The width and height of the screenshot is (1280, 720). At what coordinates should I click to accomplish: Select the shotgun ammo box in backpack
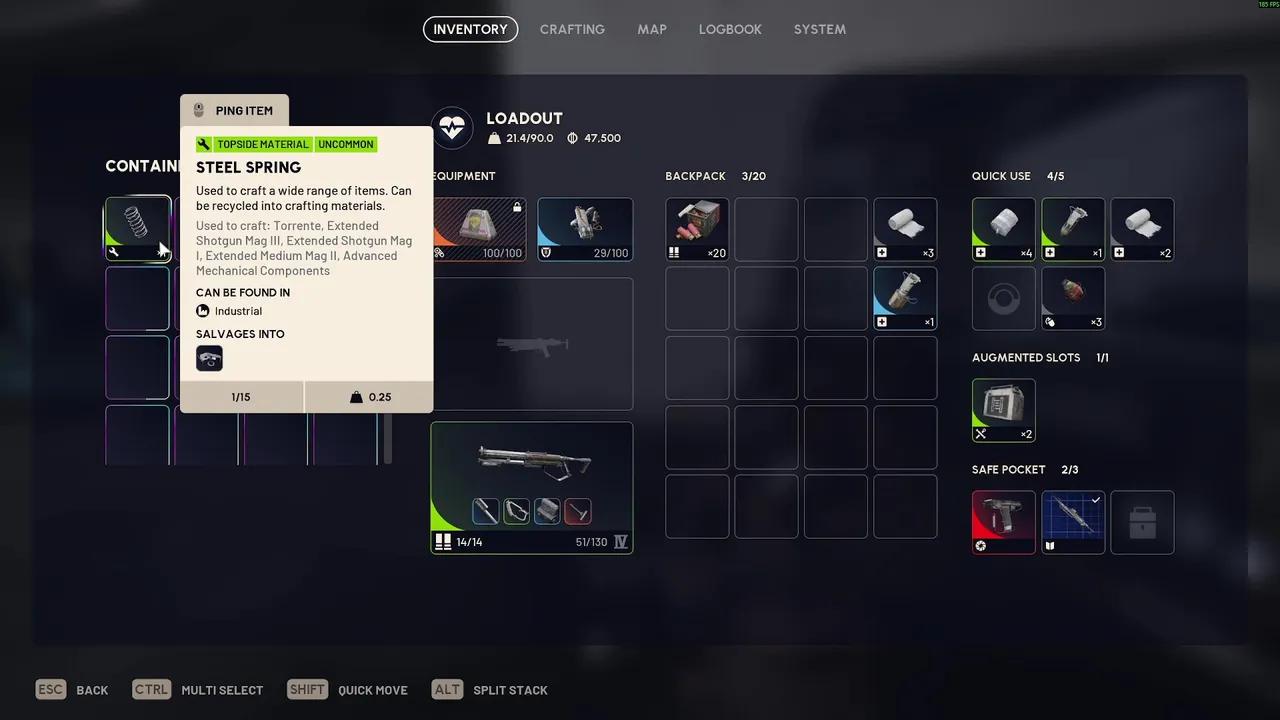[697, 228]
